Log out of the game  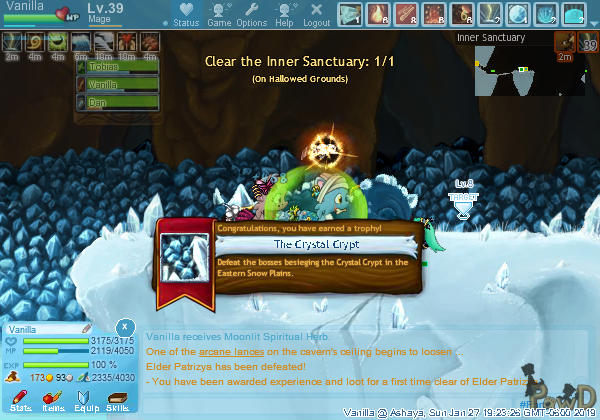[316, 14]
